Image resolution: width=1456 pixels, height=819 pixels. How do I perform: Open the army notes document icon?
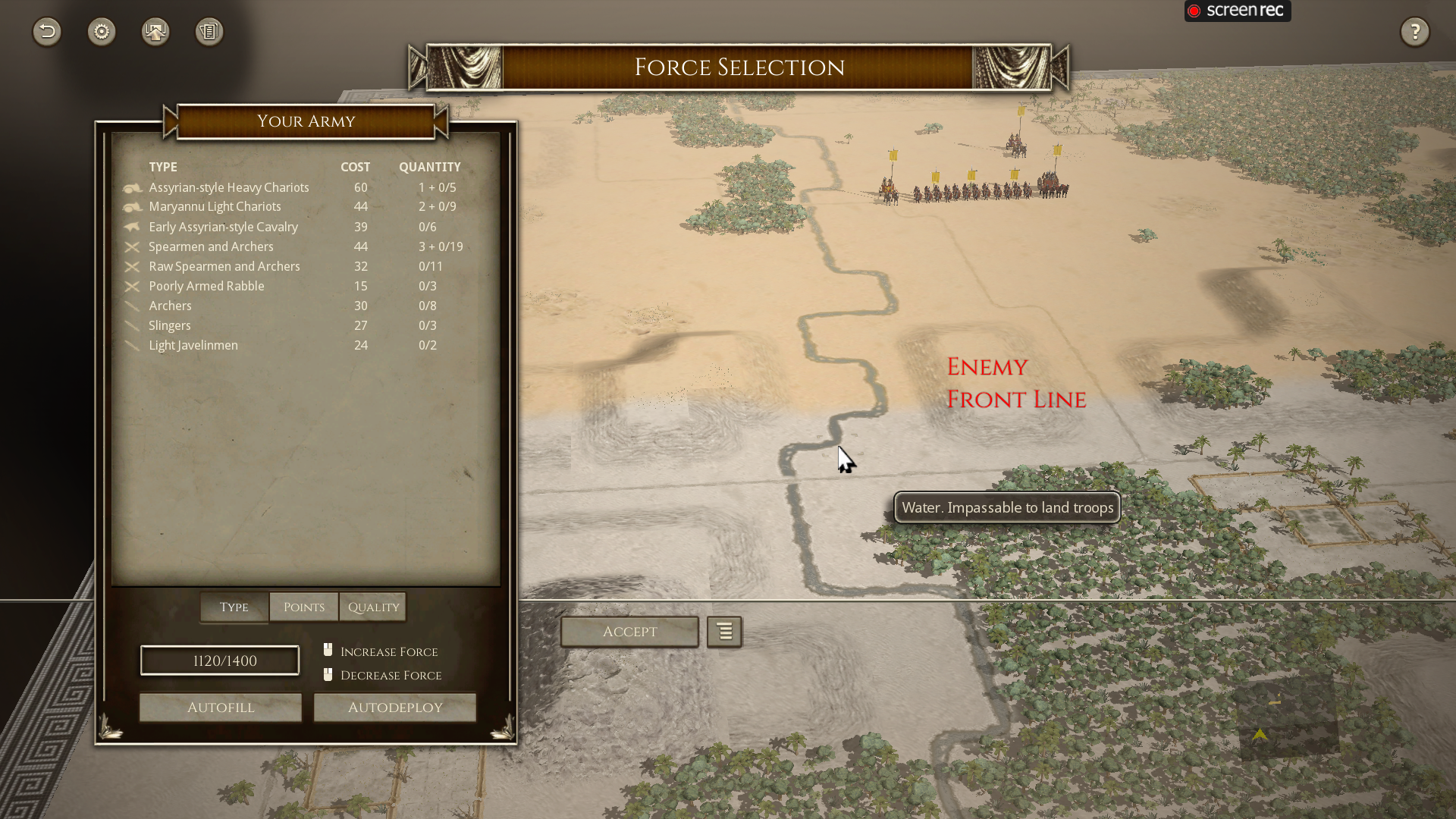coord(209,32)
